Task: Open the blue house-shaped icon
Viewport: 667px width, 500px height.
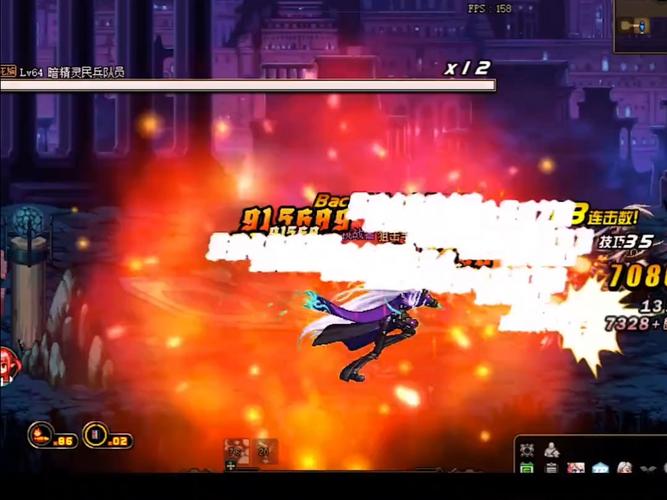Action: 600,468
